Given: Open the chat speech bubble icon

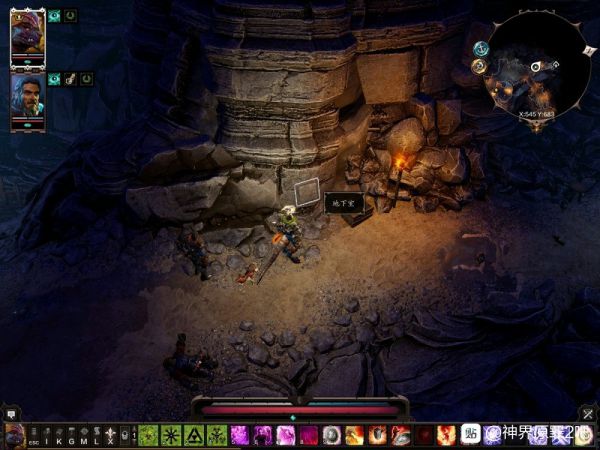Looking at the screenshot, I should (11, 413).
